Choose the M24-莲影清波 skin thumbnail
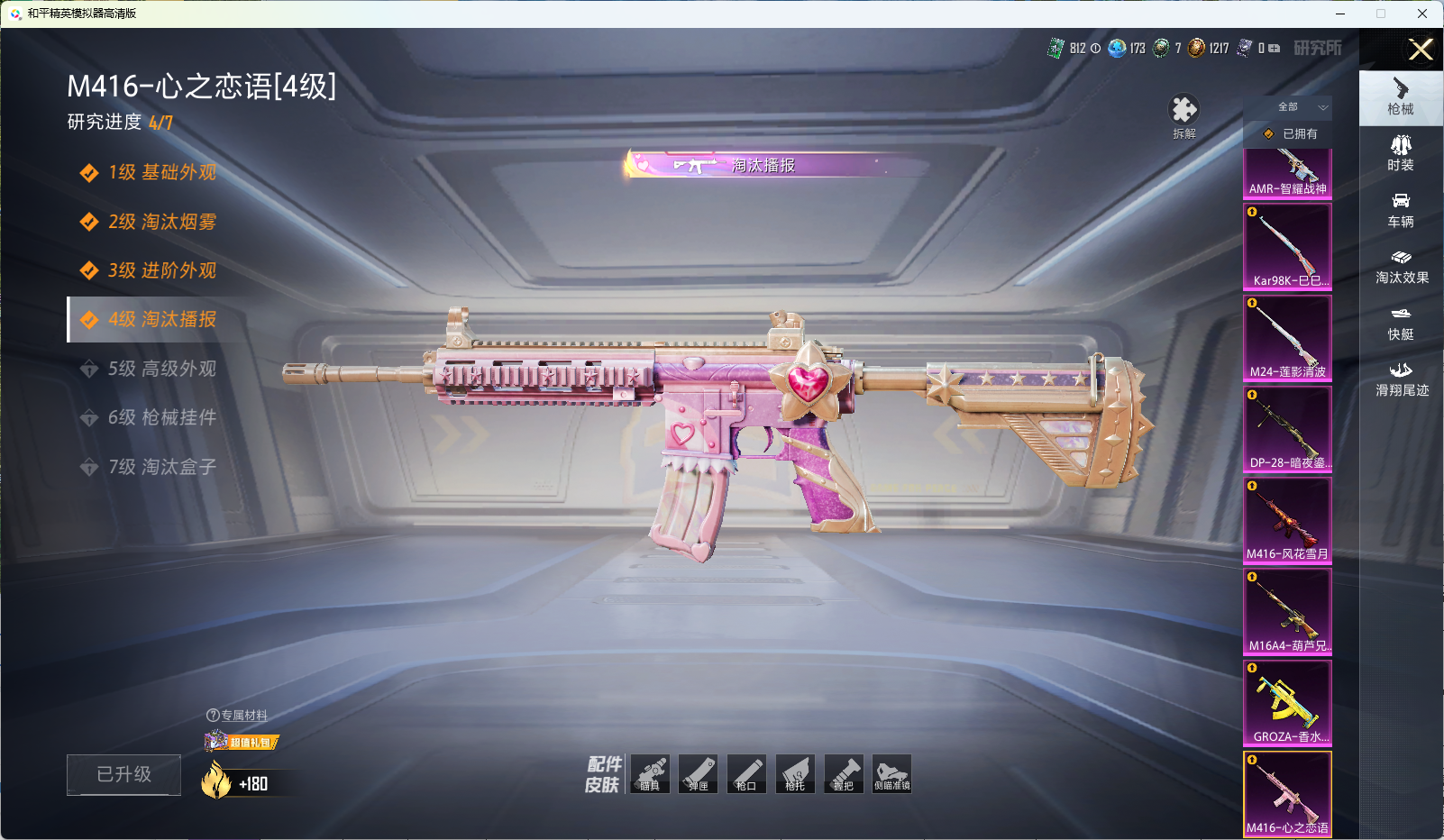1444x840 pixels. pos(1287,337)
